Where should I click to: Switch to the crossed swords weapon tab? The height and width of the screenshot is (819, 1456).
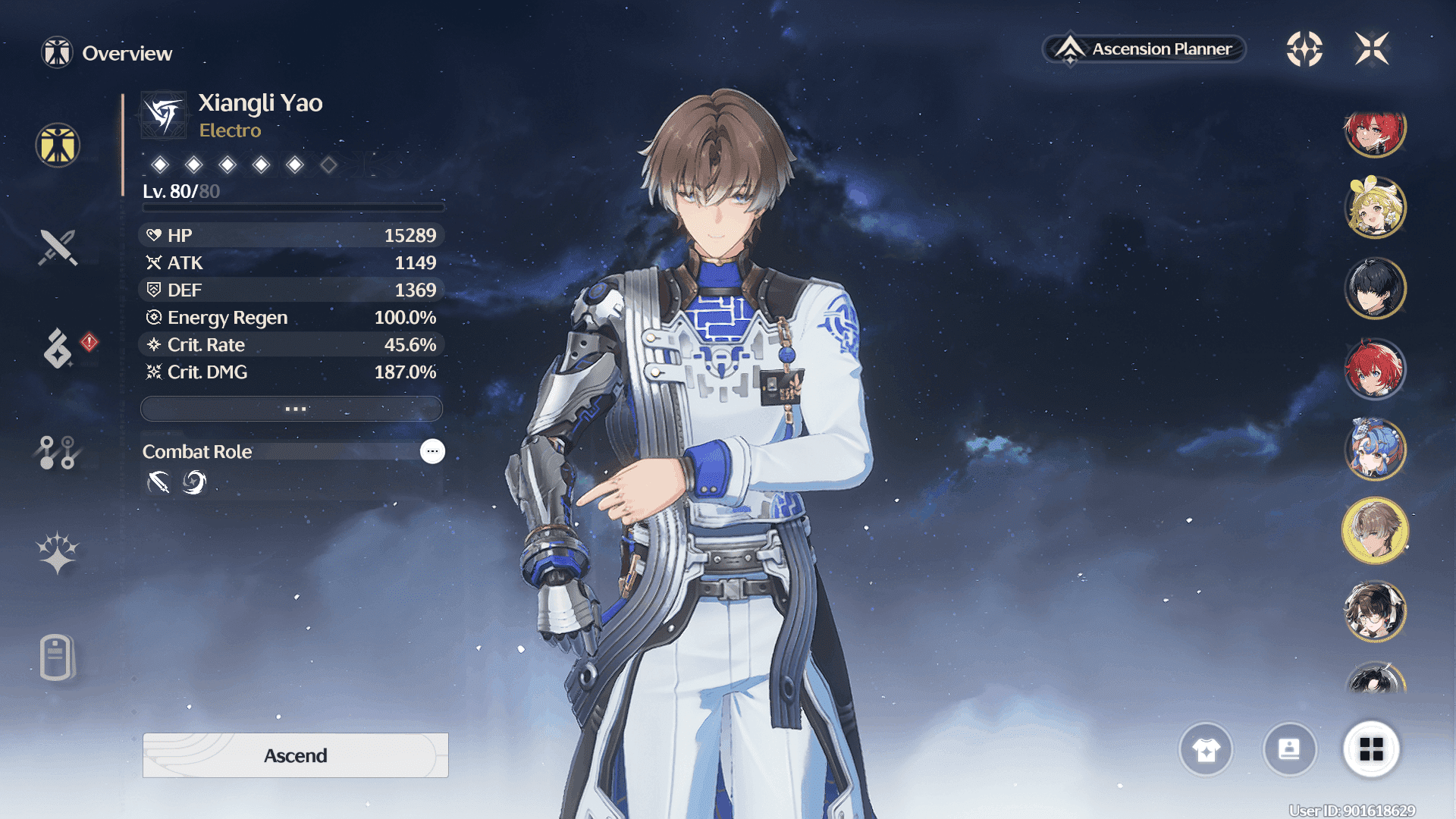pos(58,248)
